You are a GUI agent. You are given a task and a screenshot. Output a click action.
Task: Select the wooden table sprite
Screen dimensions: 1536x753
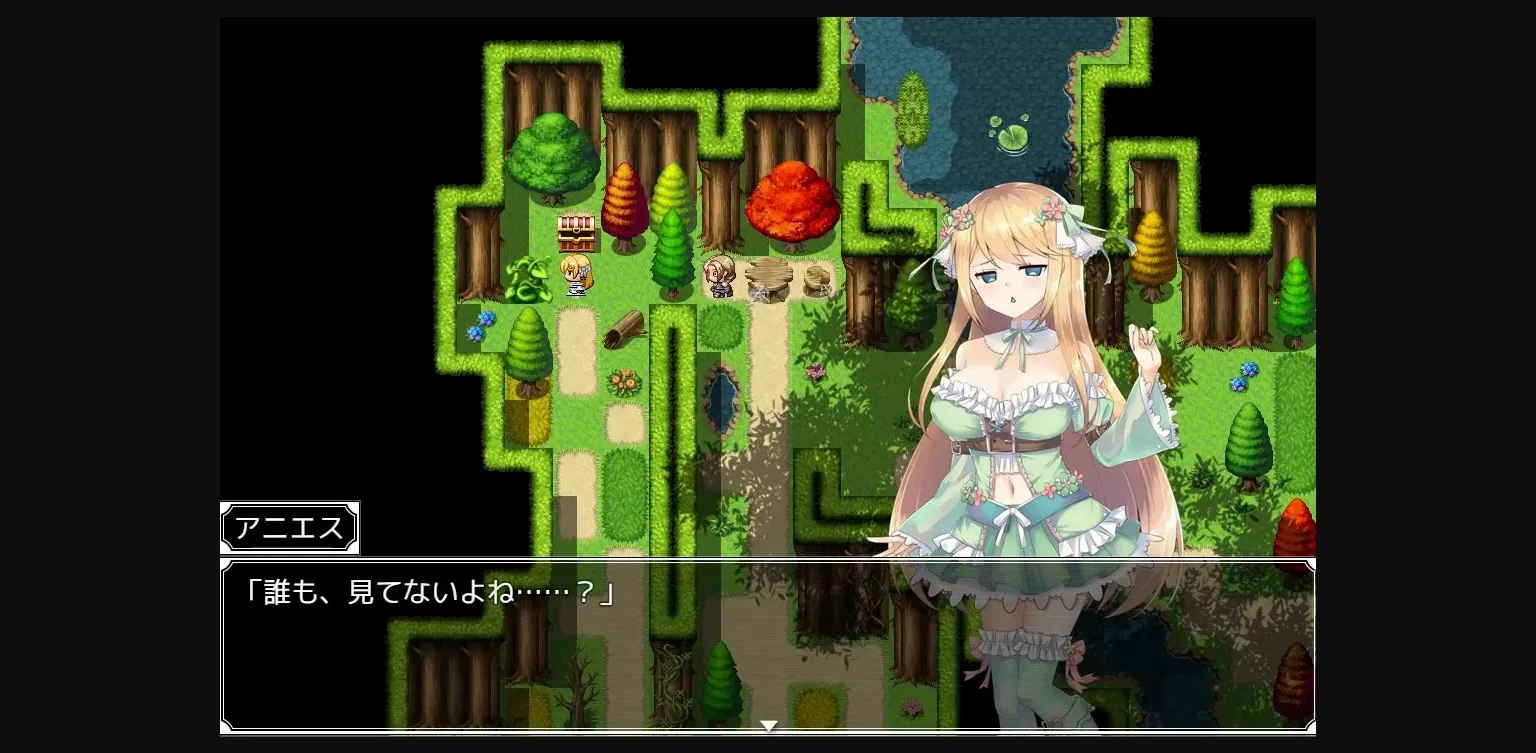click(770, 273)
